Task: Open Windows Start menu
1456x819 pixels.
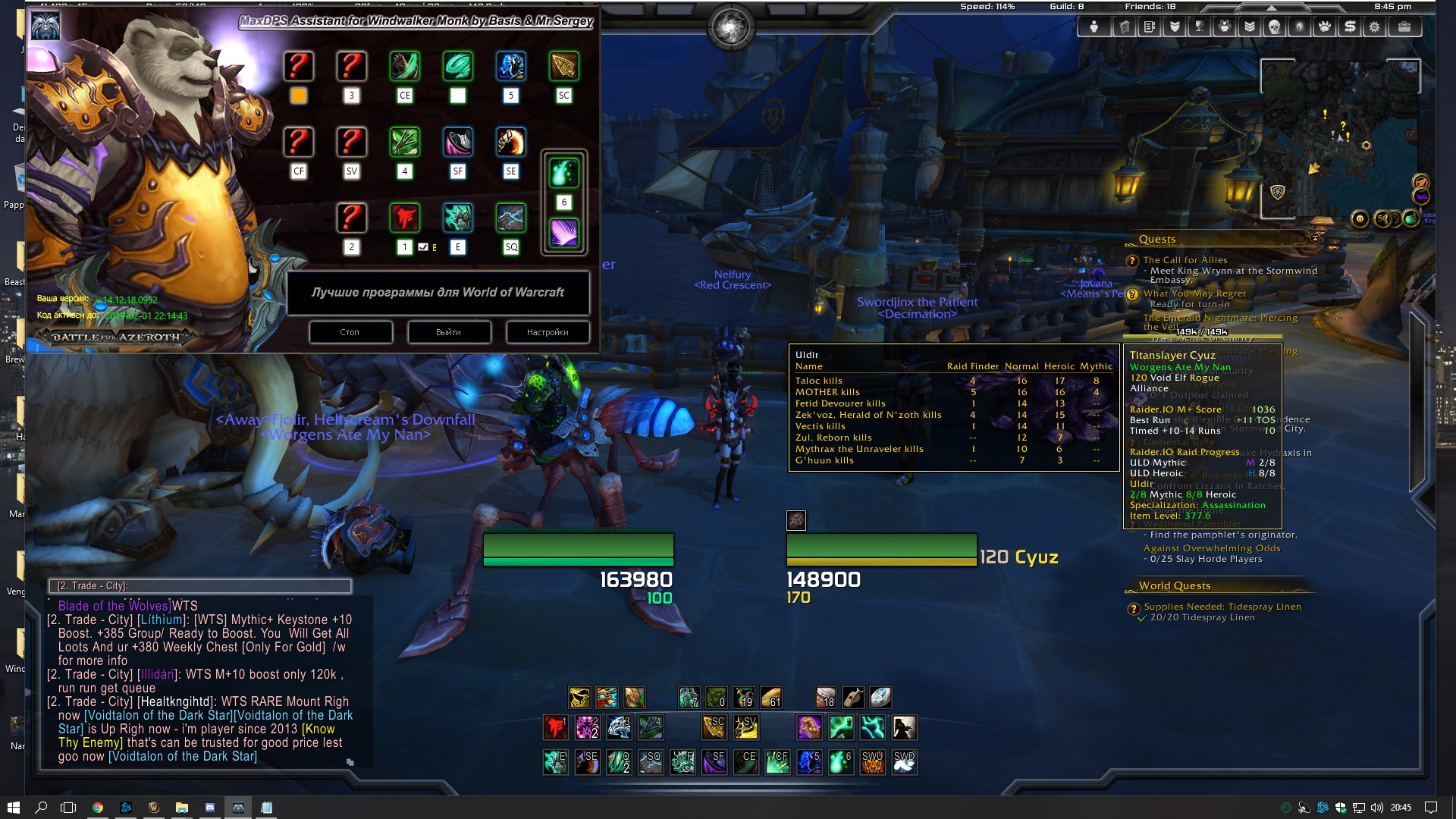Action: coord(13,808)
